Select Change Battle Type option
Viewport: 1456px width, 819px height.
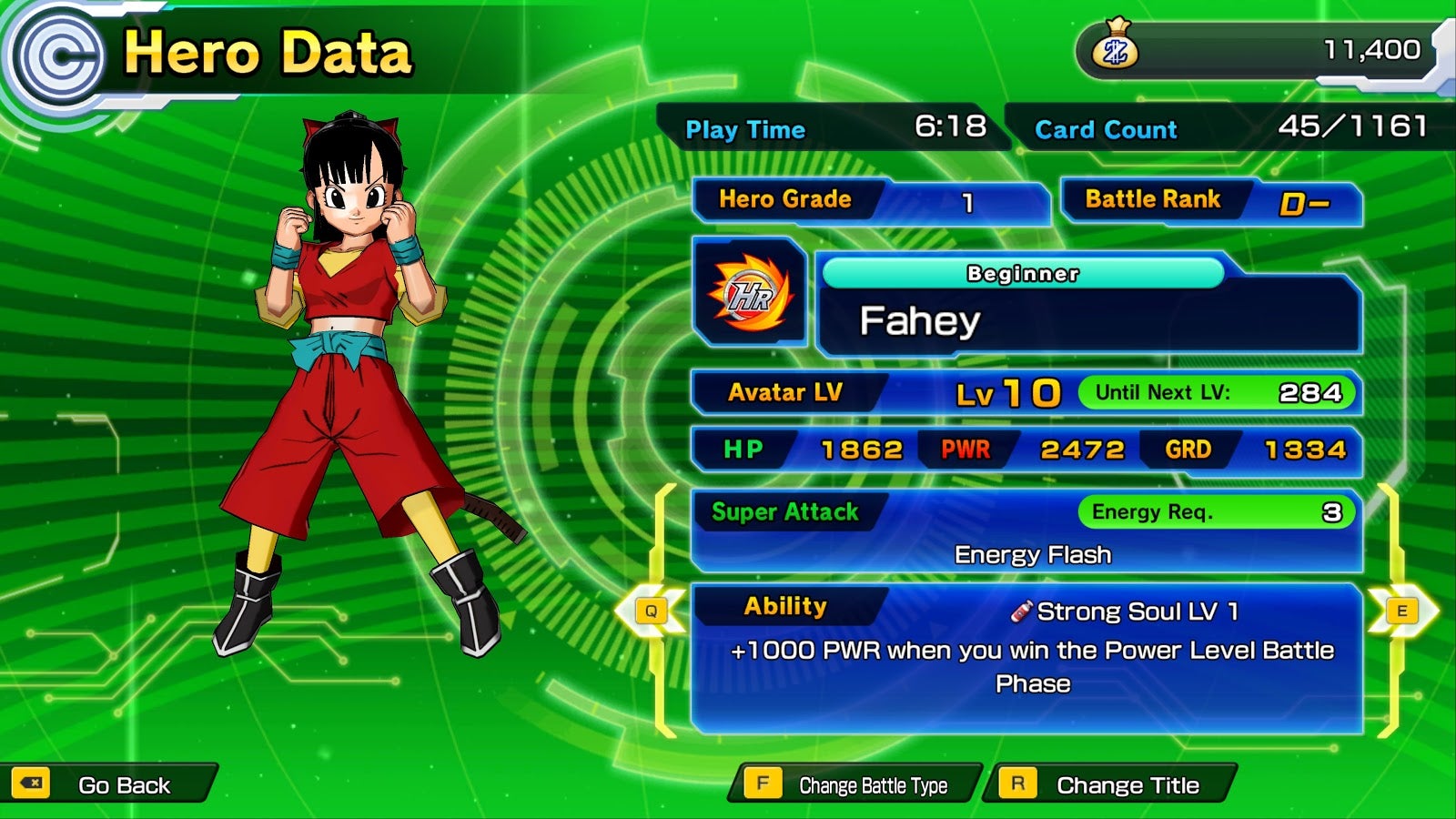[854, 784]
